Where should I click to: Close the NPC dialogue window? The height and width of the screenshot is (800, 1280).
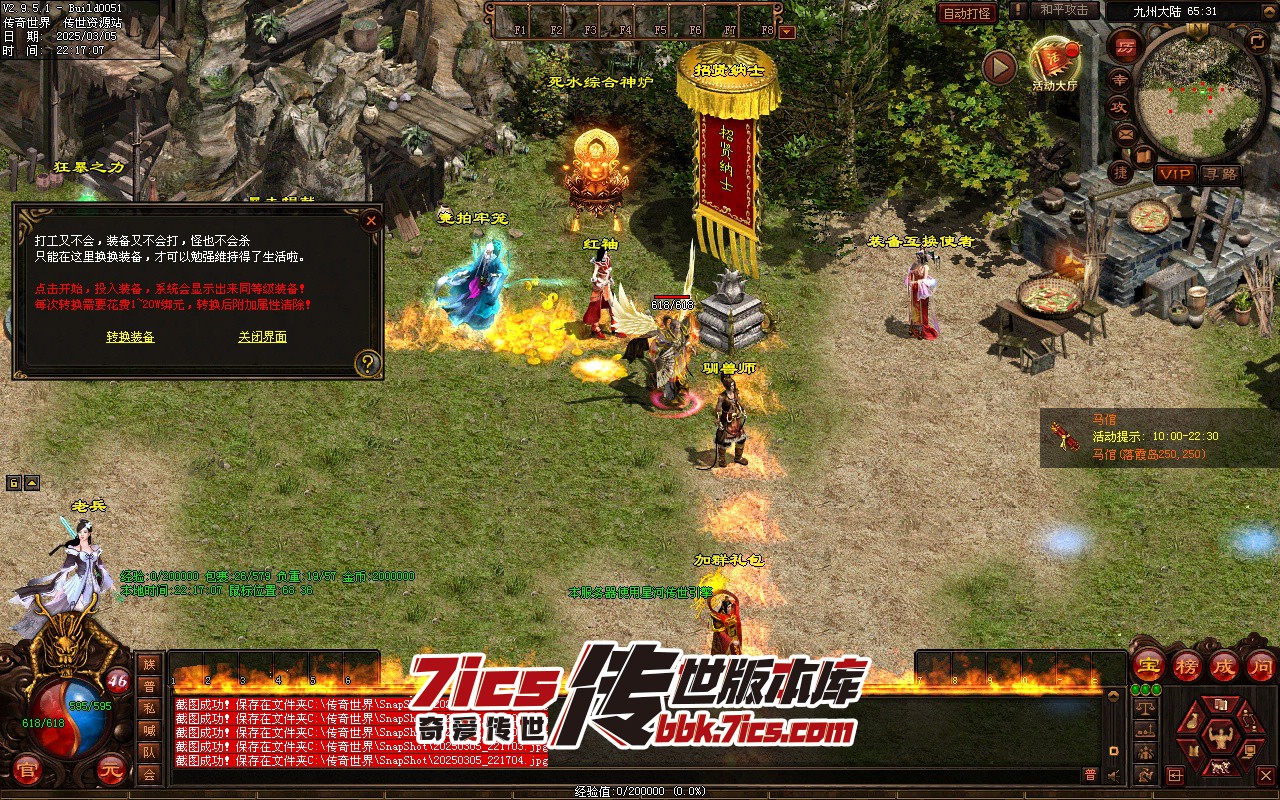pos(371,220)
